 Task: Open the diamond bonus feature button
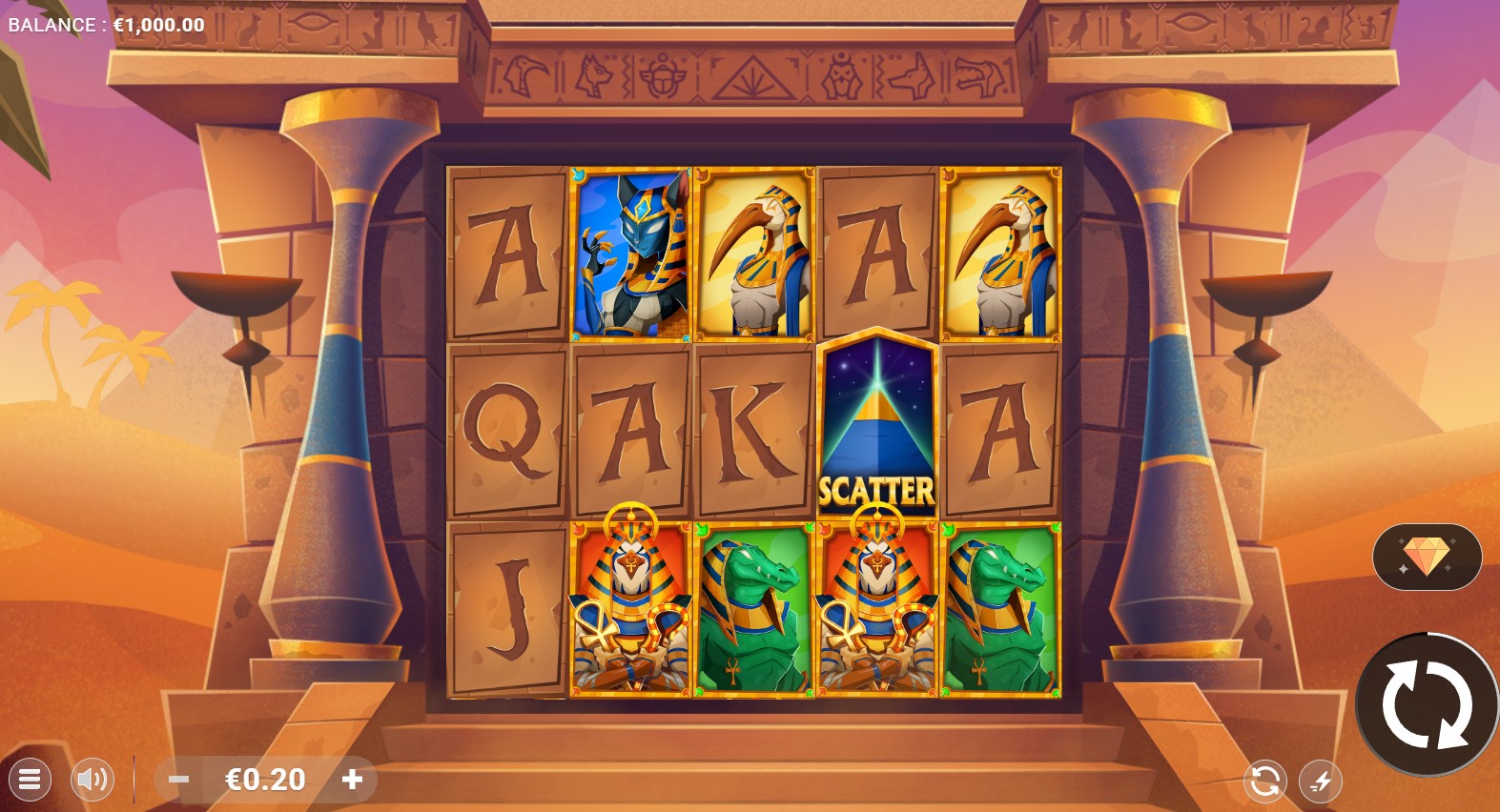point(1427,557)
